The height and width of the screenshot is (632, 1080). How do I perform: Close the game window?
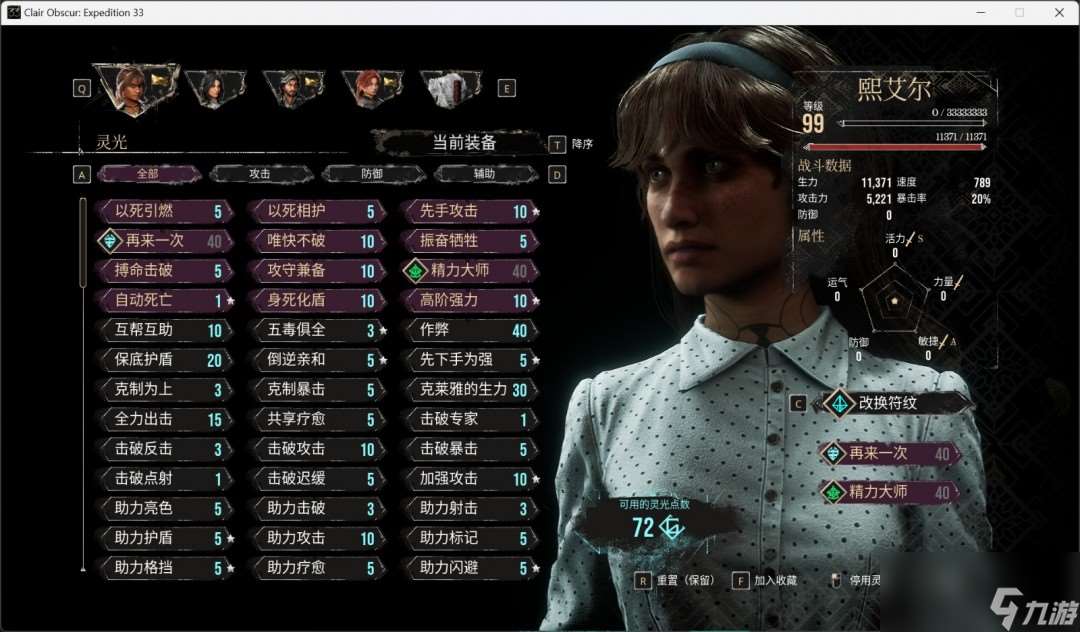coord(1059,12)
